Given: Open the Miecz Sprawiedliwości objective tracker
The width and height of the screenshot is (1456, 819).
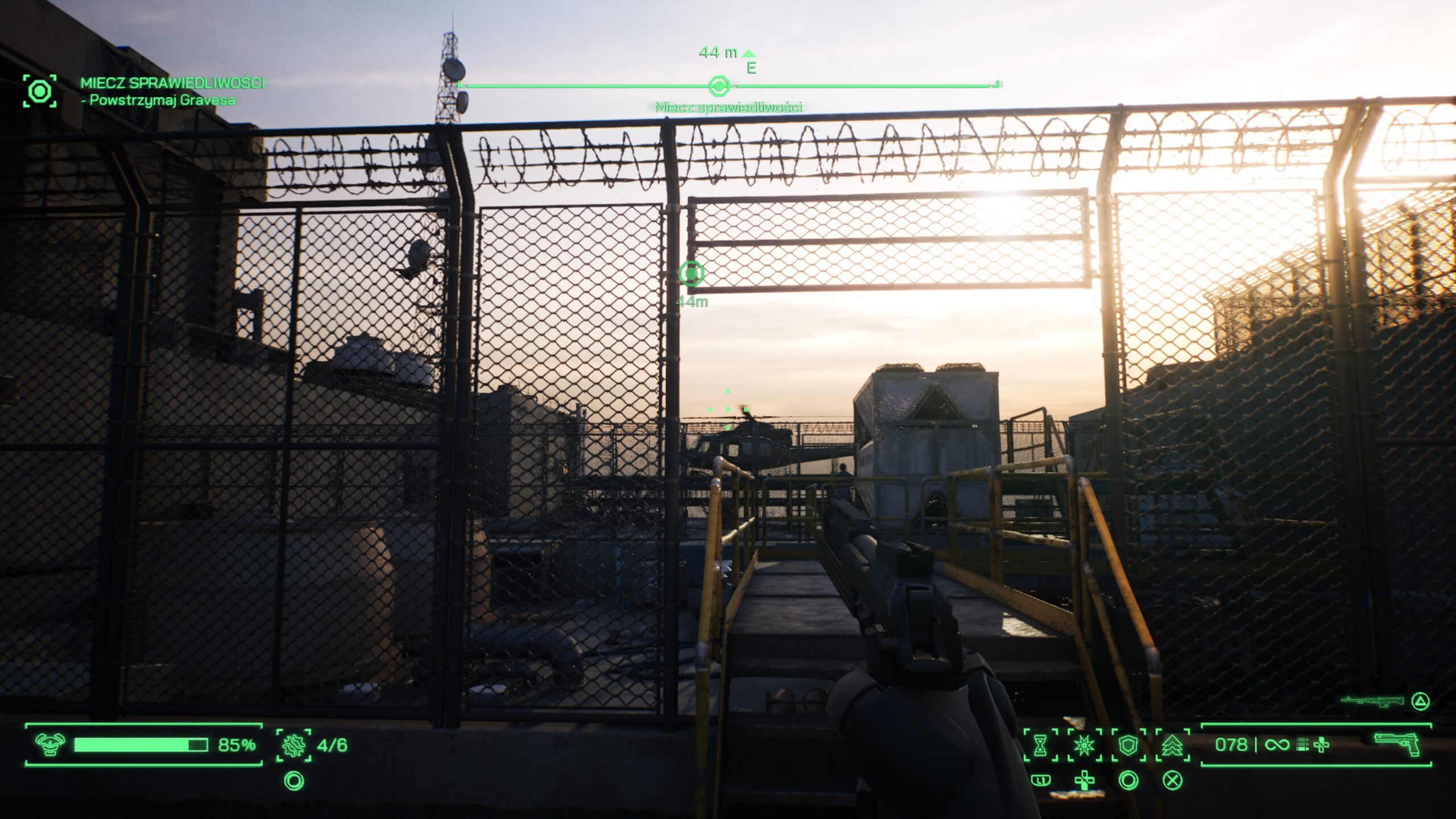Looking at the screenshot, I should (172, 84).
